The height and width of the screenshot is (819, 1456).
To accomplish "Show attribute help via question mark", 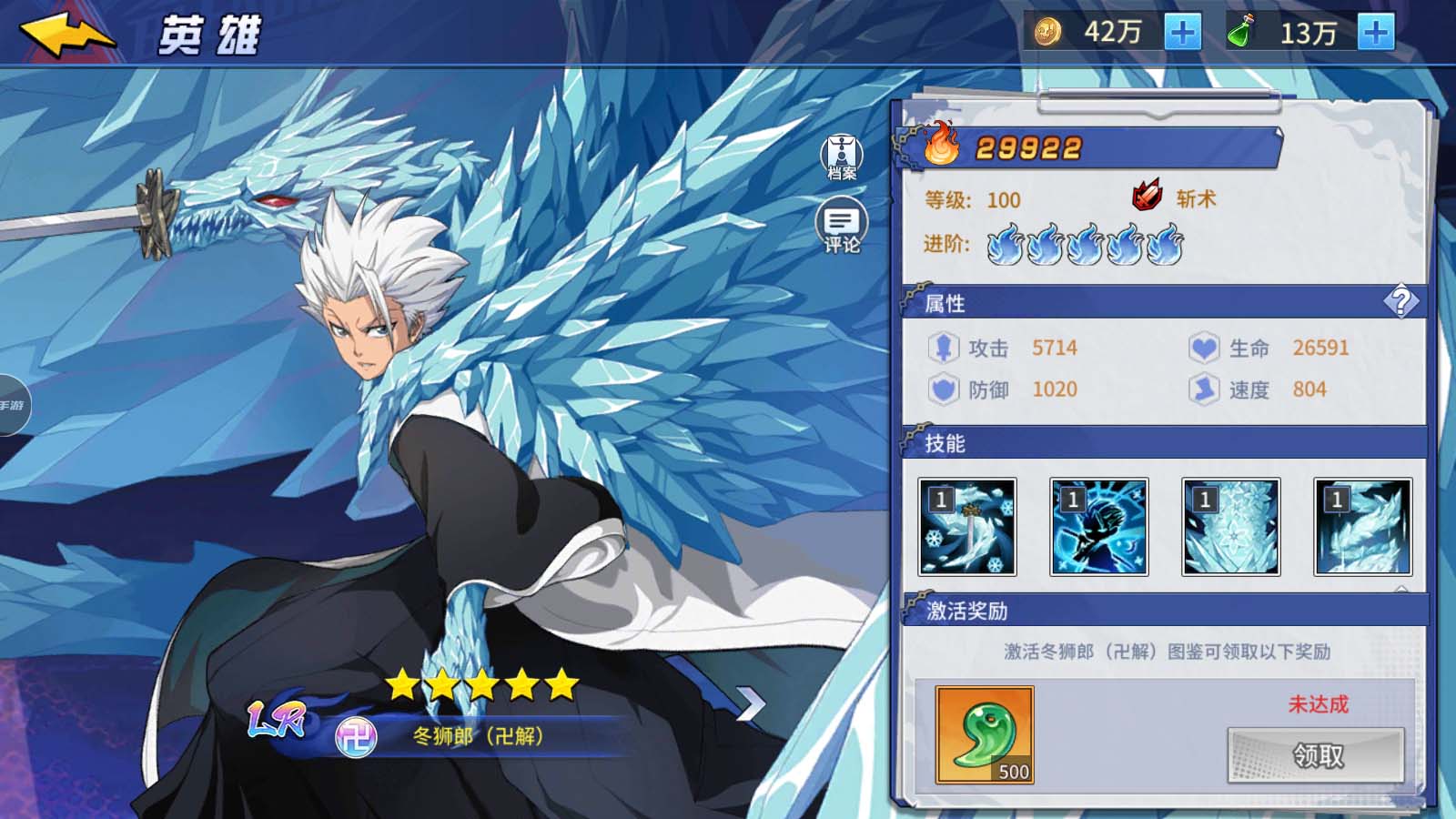I will [x=1400, y=301].
